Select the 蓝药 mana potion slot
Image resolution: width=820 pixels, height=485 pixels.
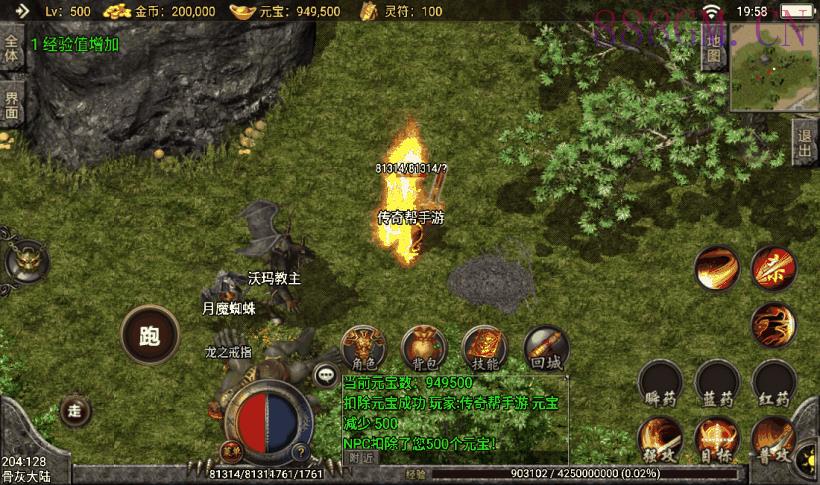717,385
